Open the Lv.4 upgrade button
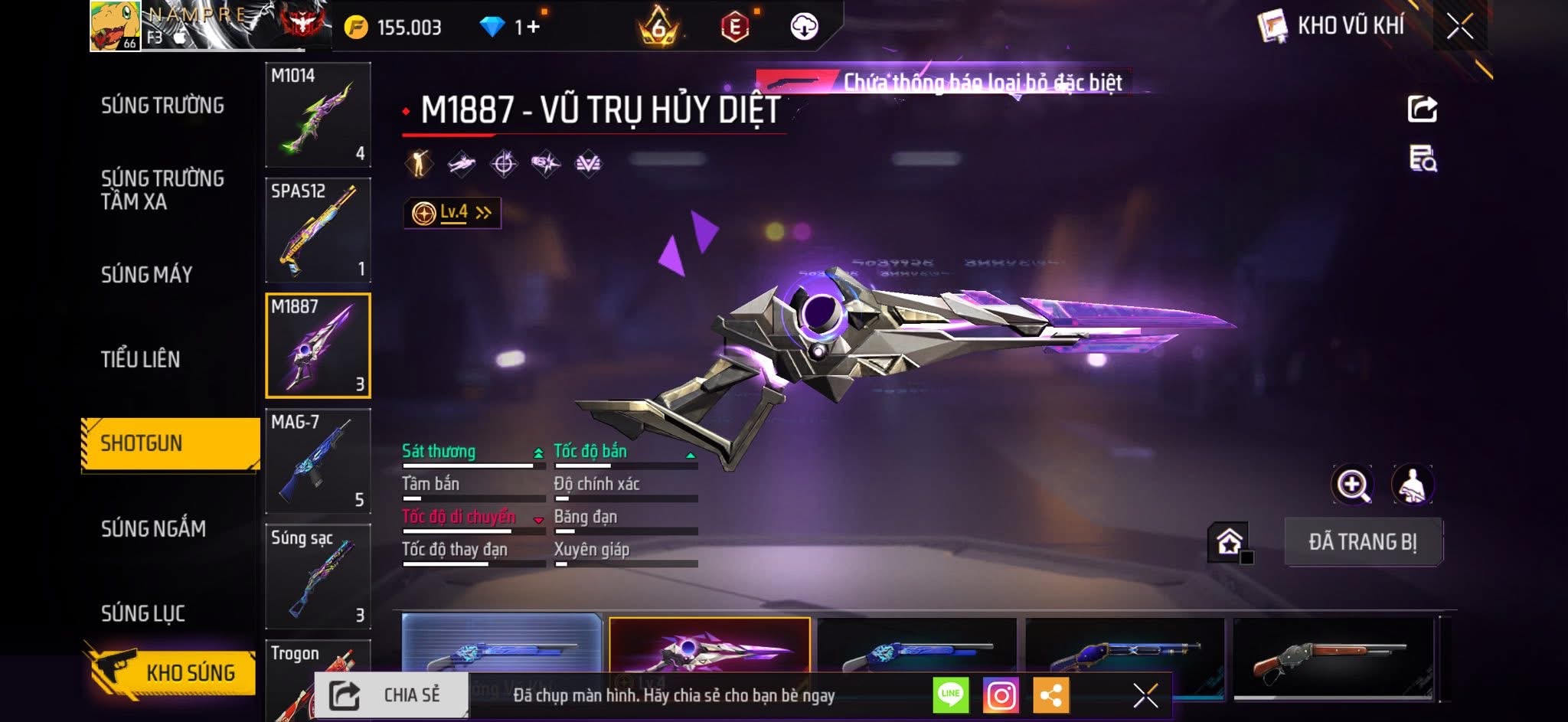 pos(452,213)
